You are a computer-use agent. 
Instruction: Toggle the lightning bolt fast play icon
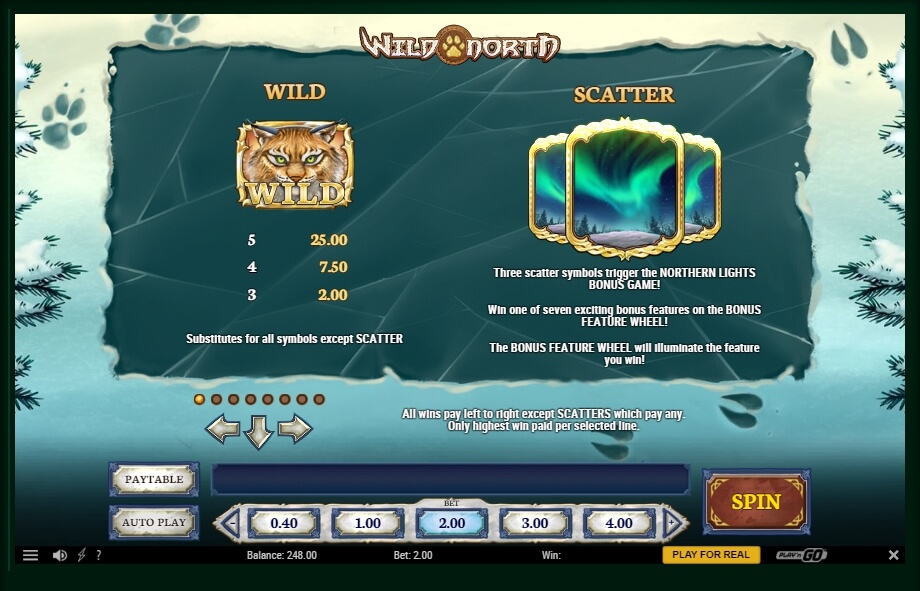pyautogui.click(x=81, y=555)
